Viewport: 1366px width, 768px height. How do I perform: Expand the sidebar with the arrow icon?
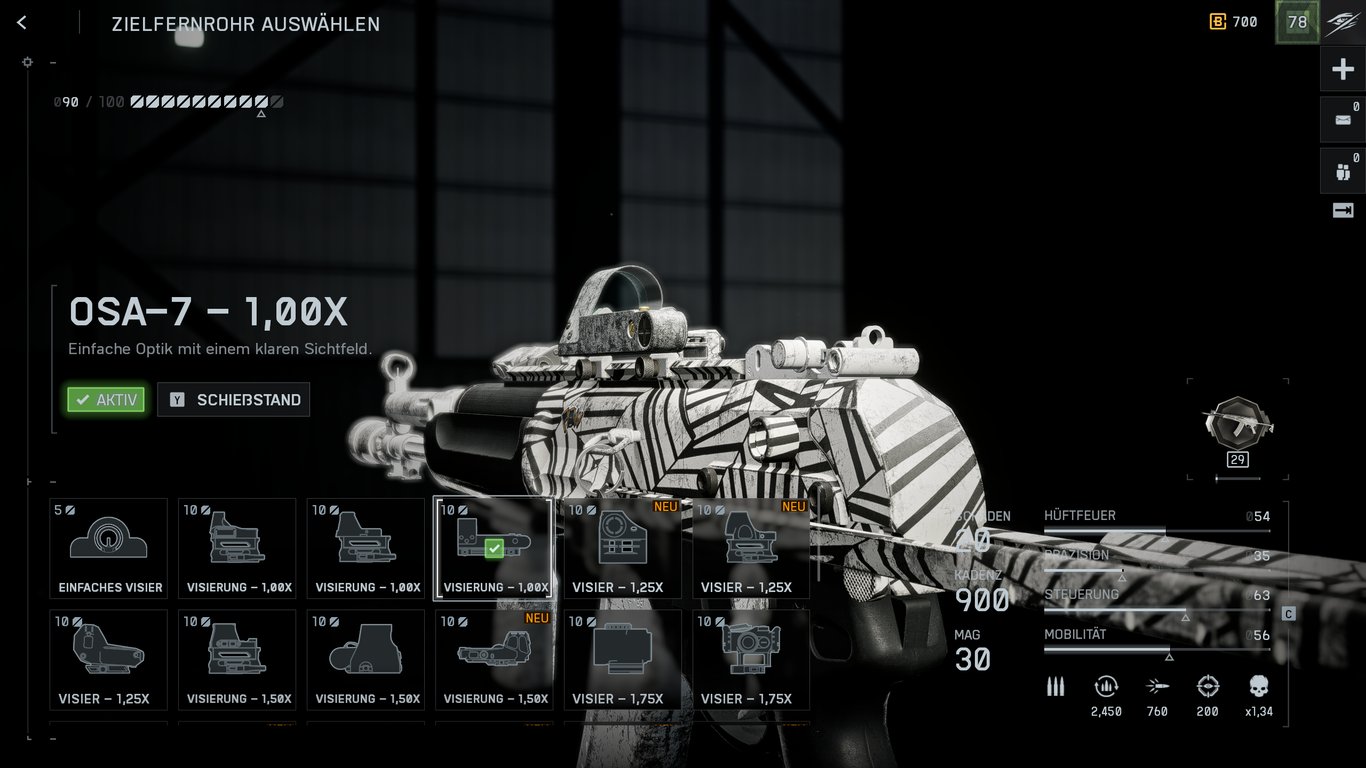pos(1343,210)
